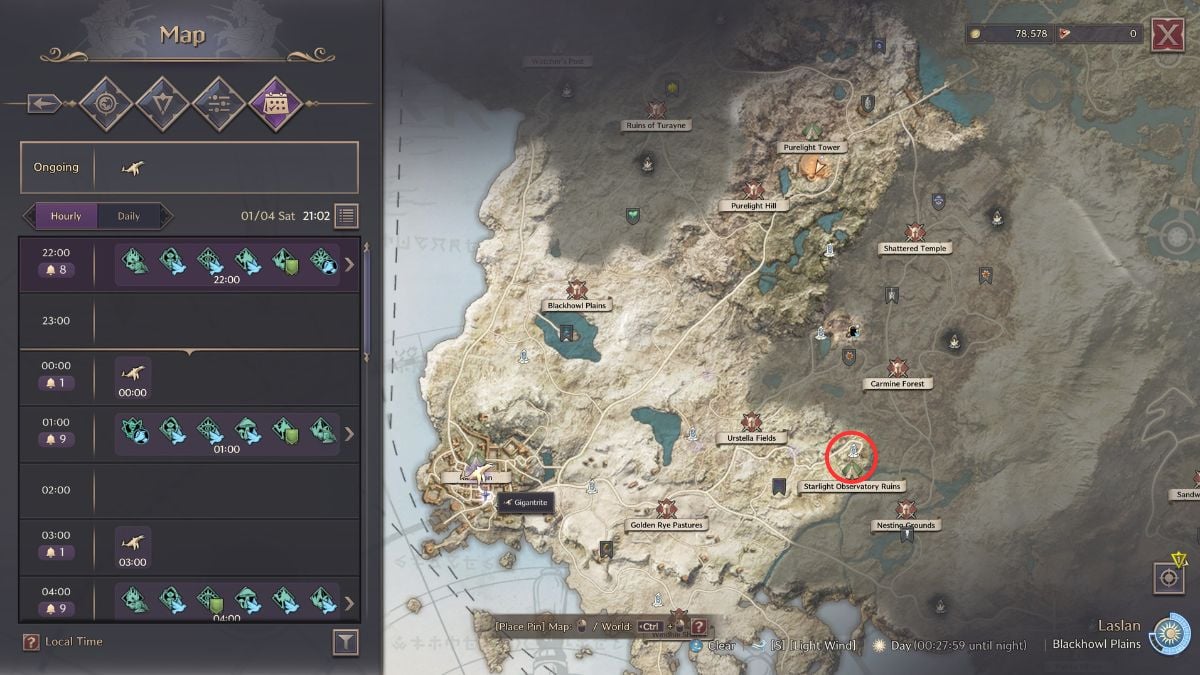Select the Golden Rye Pastures marker

coord(666,510)
